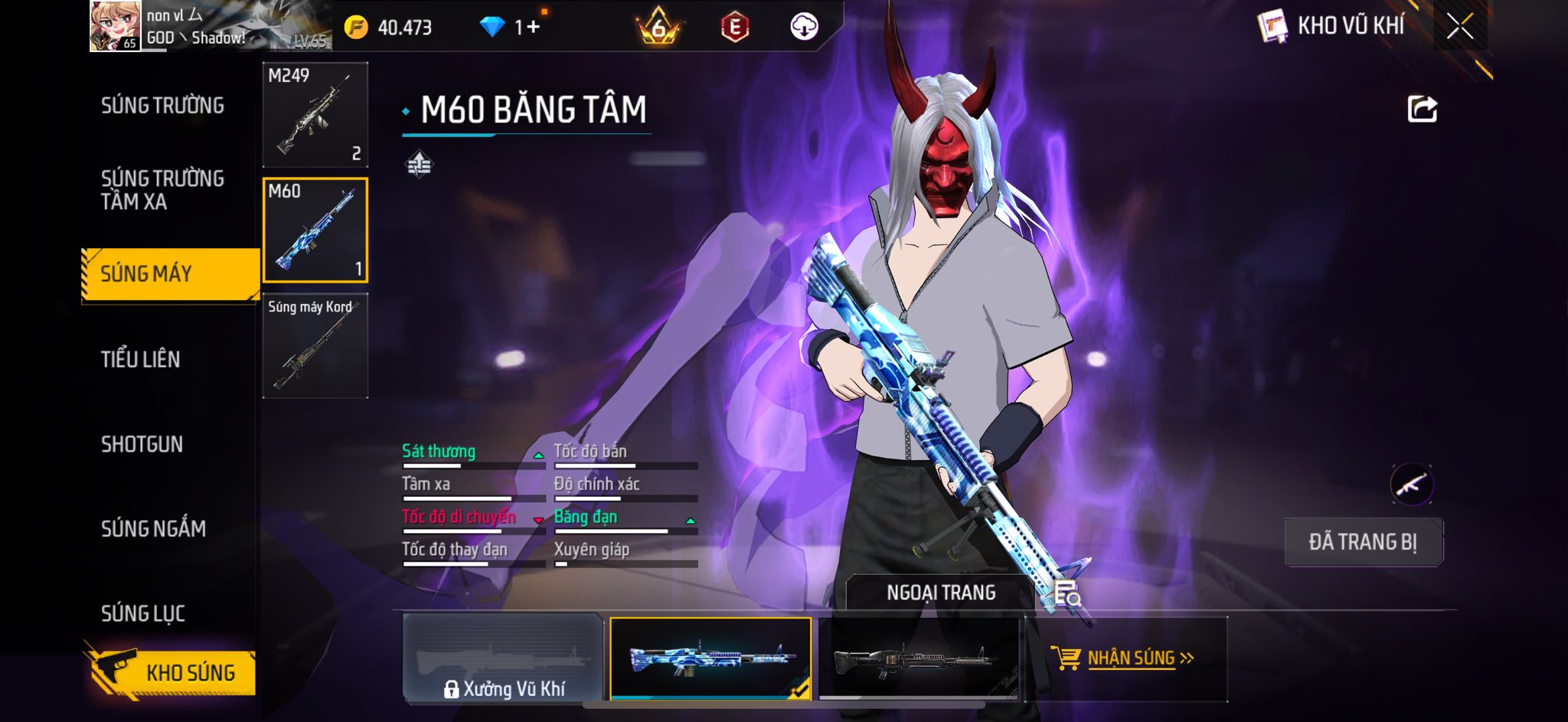The image size is (1568, 722).
Task: Share the weapon with the share icon
Action: point(1422,109)
